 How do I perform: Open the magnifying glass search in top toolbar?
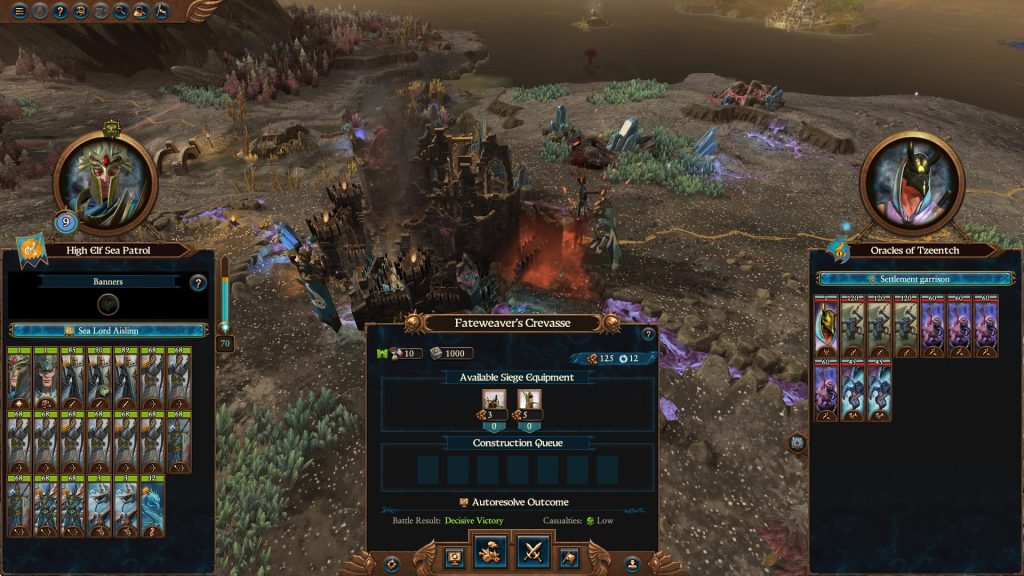pyautogui.click(x=122, y=11)
